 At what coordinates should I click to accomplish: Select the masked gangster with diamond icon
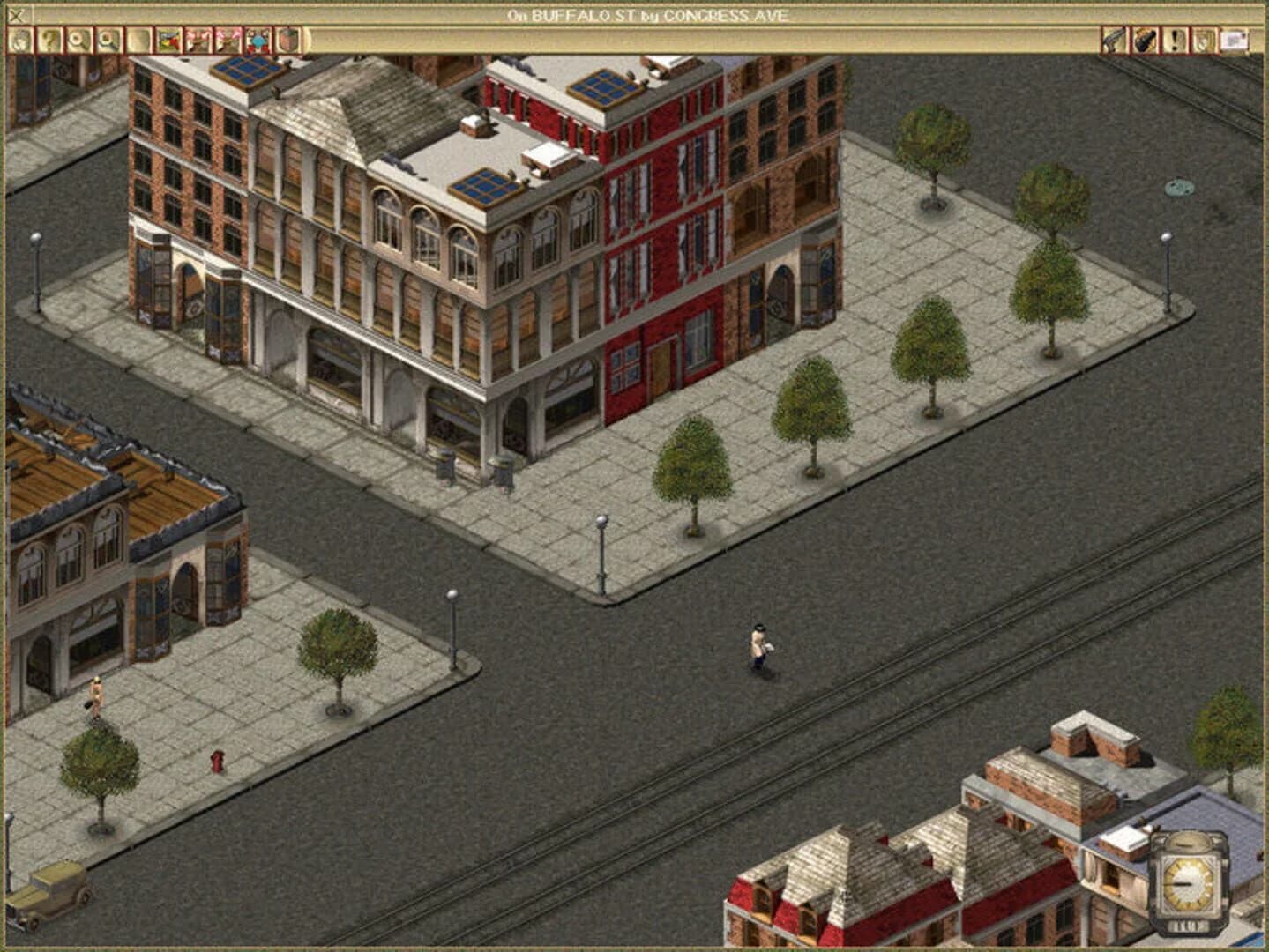click(x=256, y=40)
